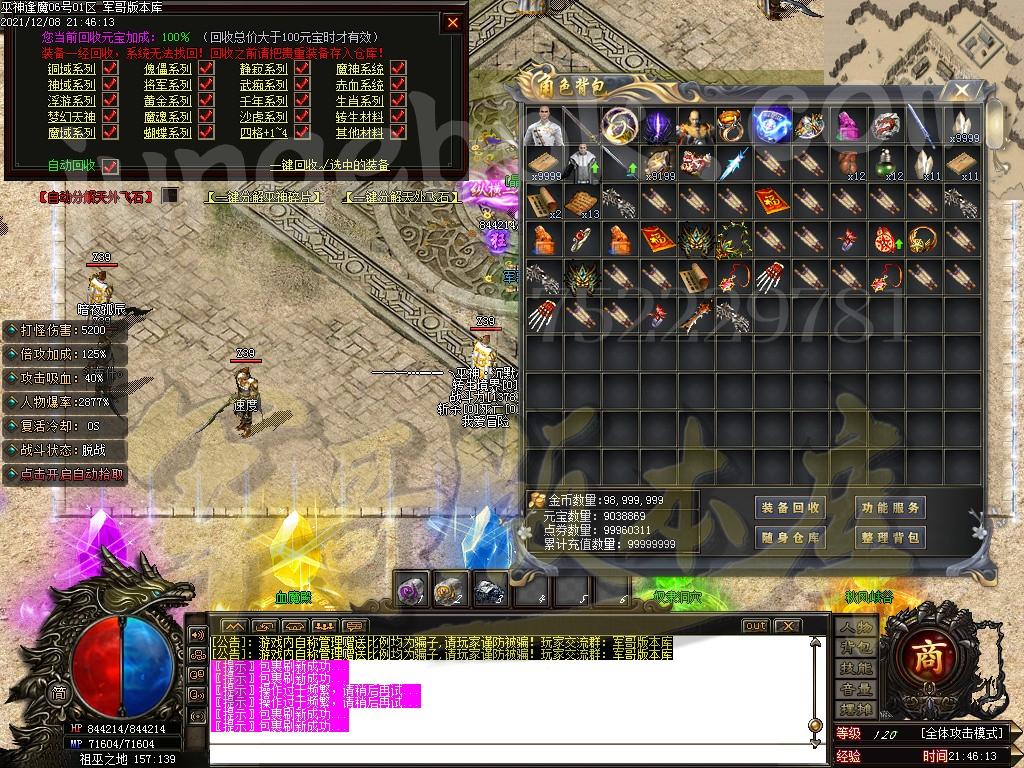1024x768 pixels.
Task: Select the blue lightning orb item
Action: tap(771, 126)
